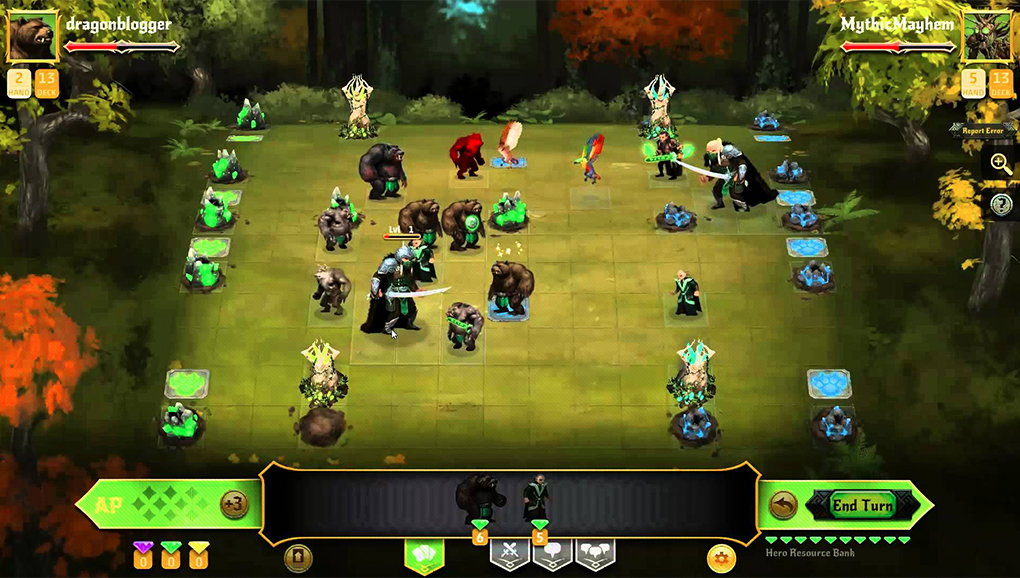Viewport: 1020px width, 578px height.
Task: Open the gear settings button
Action: click(719, 558)
